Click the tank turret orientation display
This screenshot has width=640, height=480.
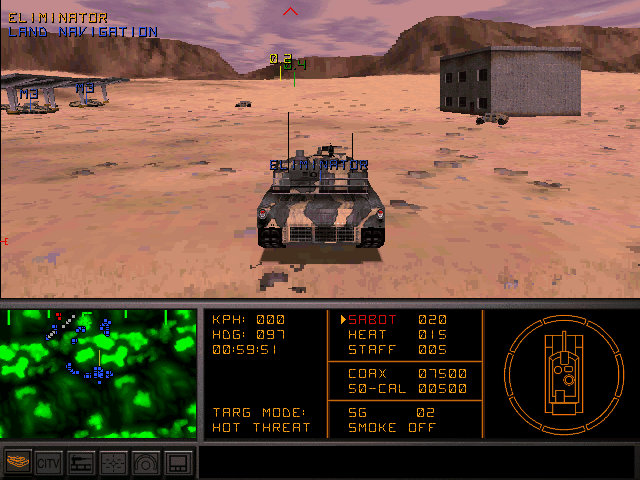[560, 372]
